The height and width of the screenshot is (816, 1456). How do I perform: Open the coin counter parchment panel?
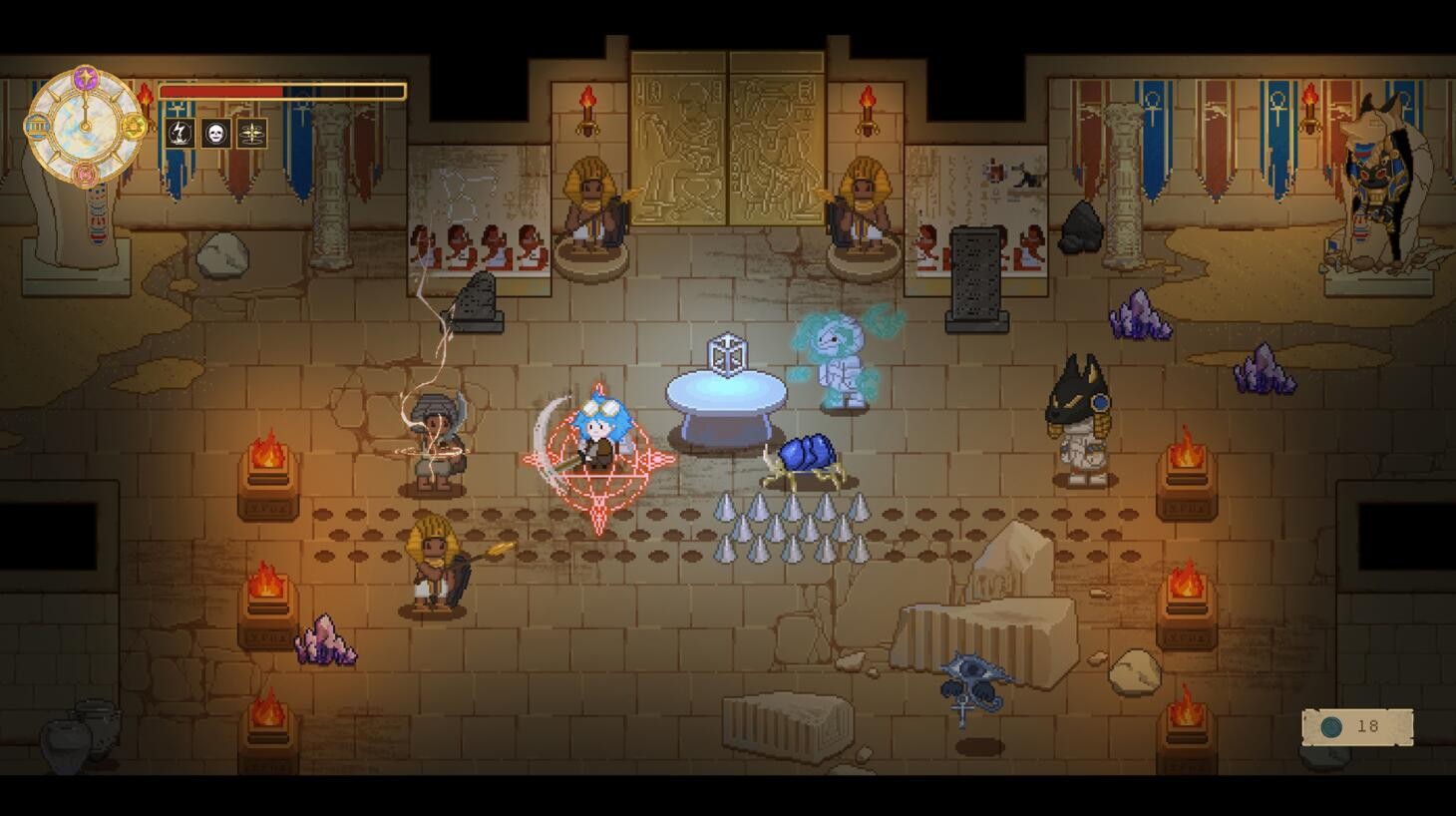(x=1357, y=727)
